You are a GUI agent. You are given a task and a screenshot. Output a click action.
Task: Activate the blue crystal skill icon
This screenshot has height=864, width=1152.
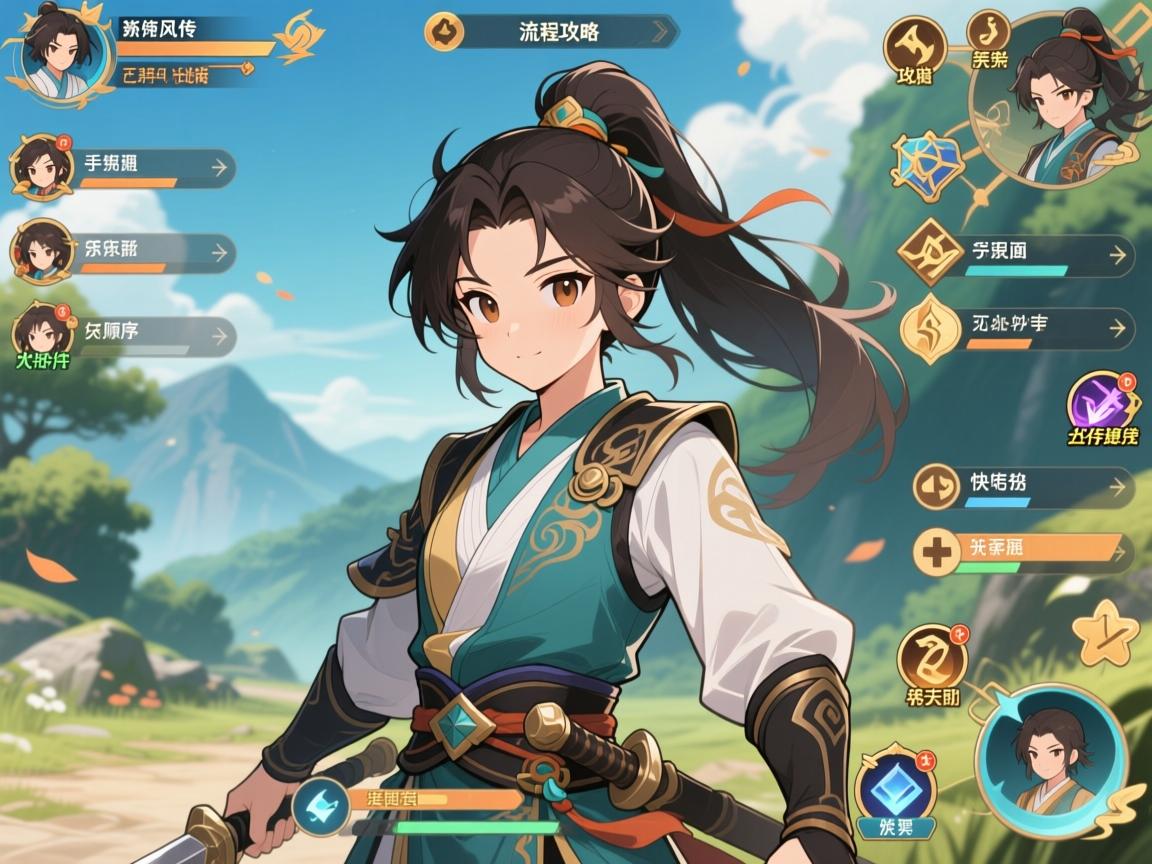point(896,786)
